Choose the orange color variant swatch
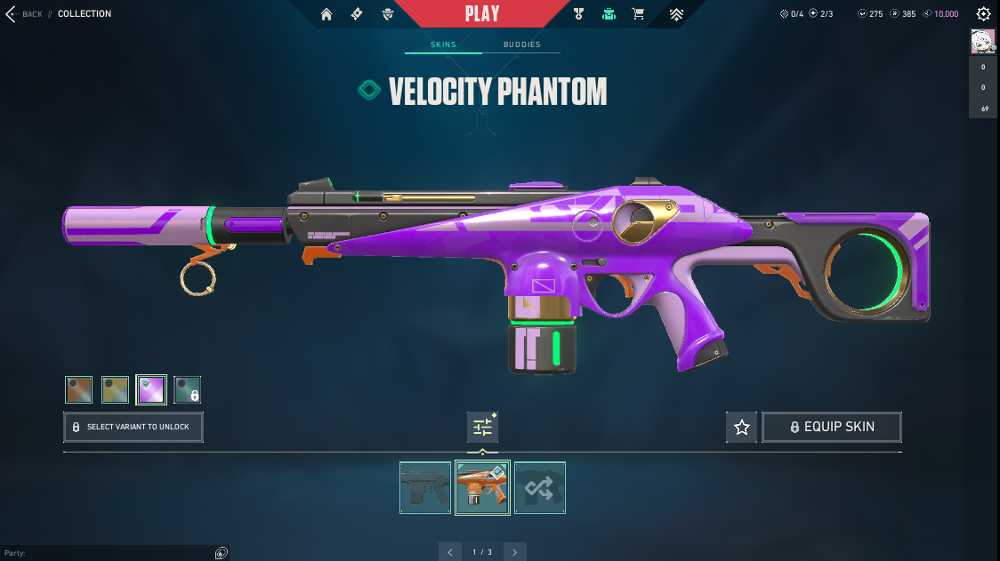Screen dimensions: 1000x561 [x=79, y=390]
